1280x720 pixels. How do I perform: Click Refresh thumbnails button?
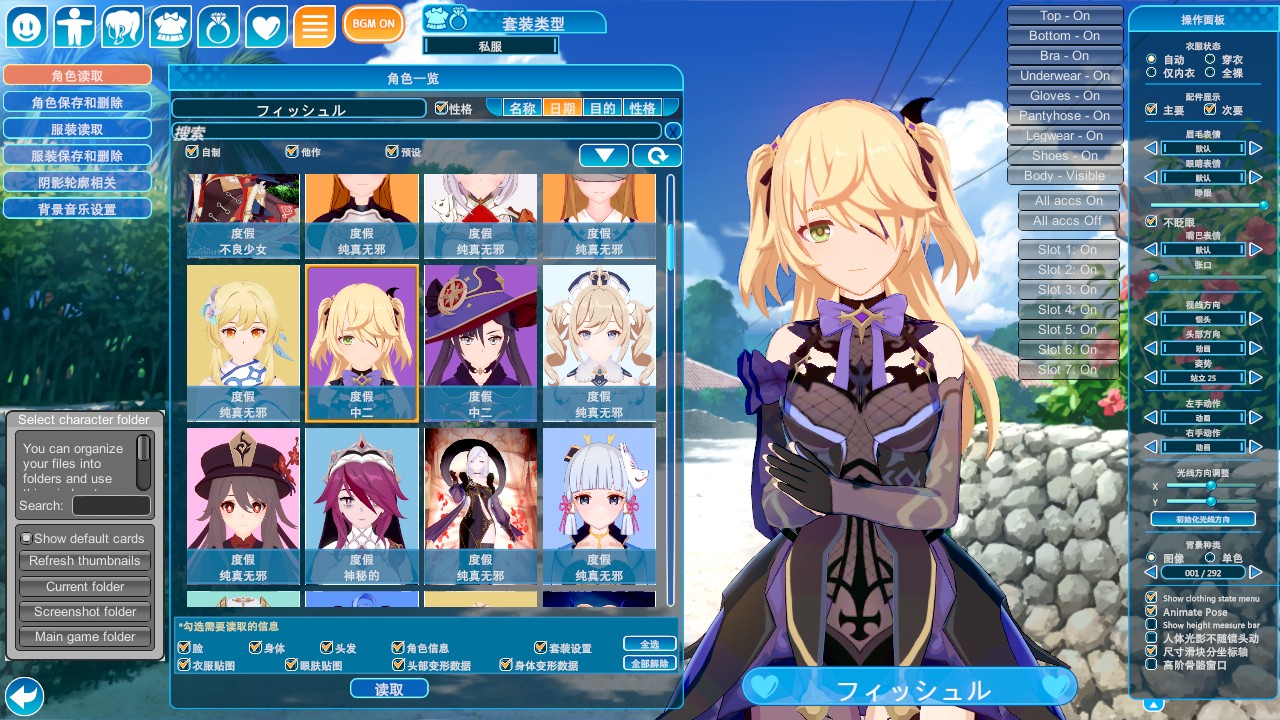pos(85,561)
